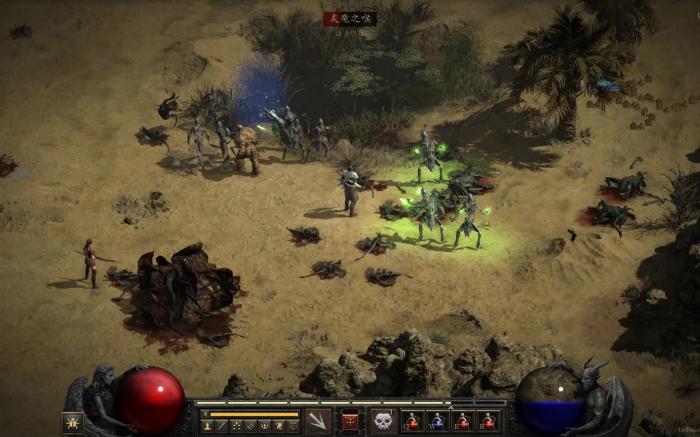
Task: Select the multiple arrow attack skill icon
Action: 318,421
